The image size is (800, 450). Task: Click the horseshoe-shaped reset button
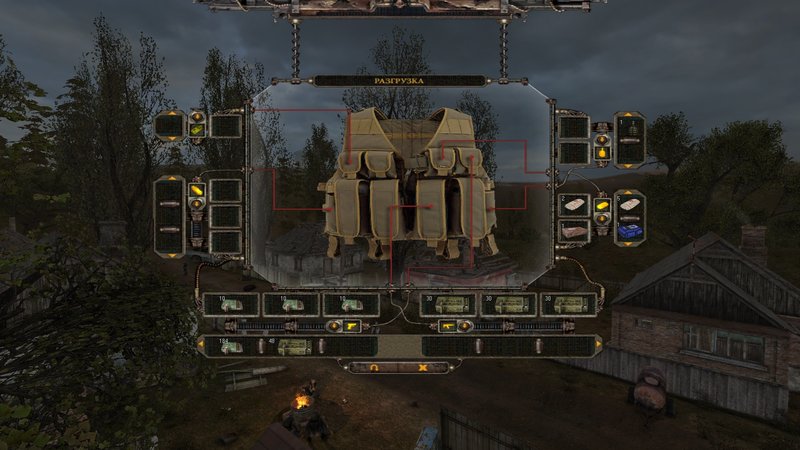click(x=375, y=367)
